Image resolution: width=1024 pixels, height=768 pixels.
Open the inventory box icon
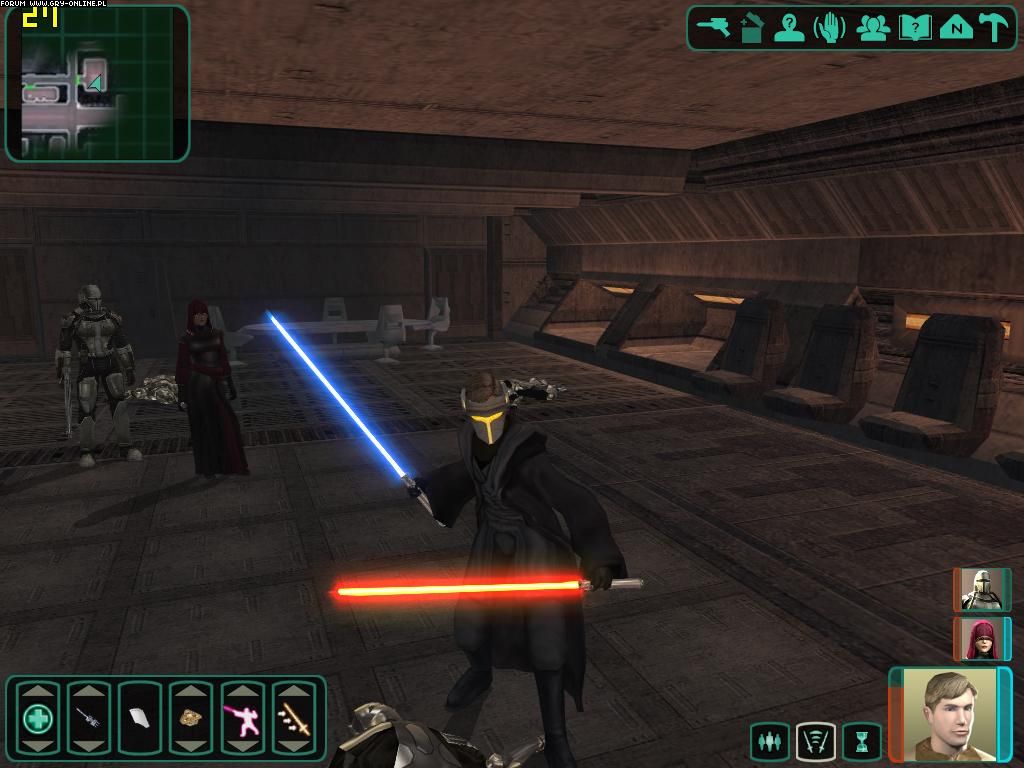coord(752,27)
